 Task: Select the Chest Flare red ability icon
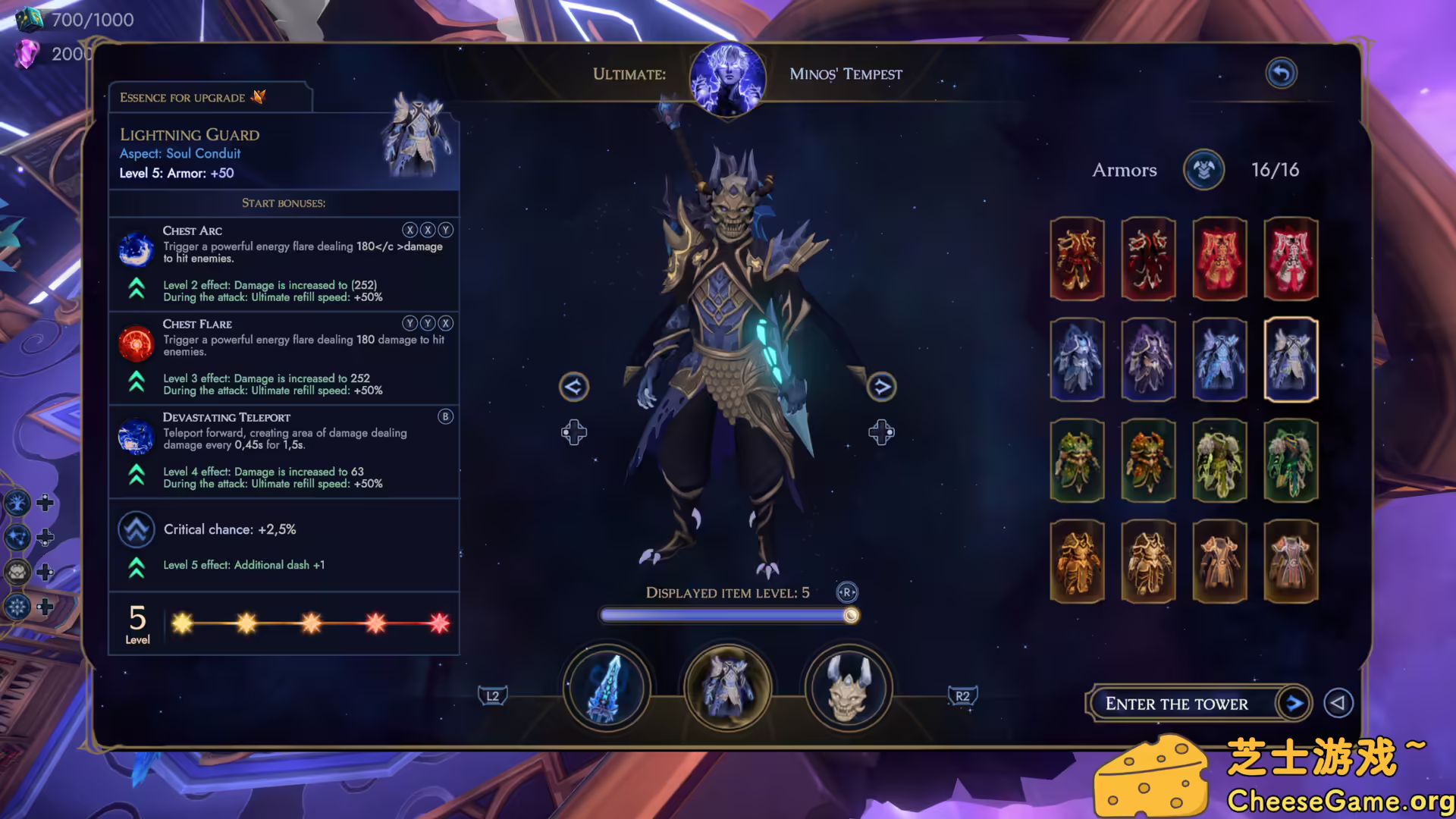pos(136,344)
